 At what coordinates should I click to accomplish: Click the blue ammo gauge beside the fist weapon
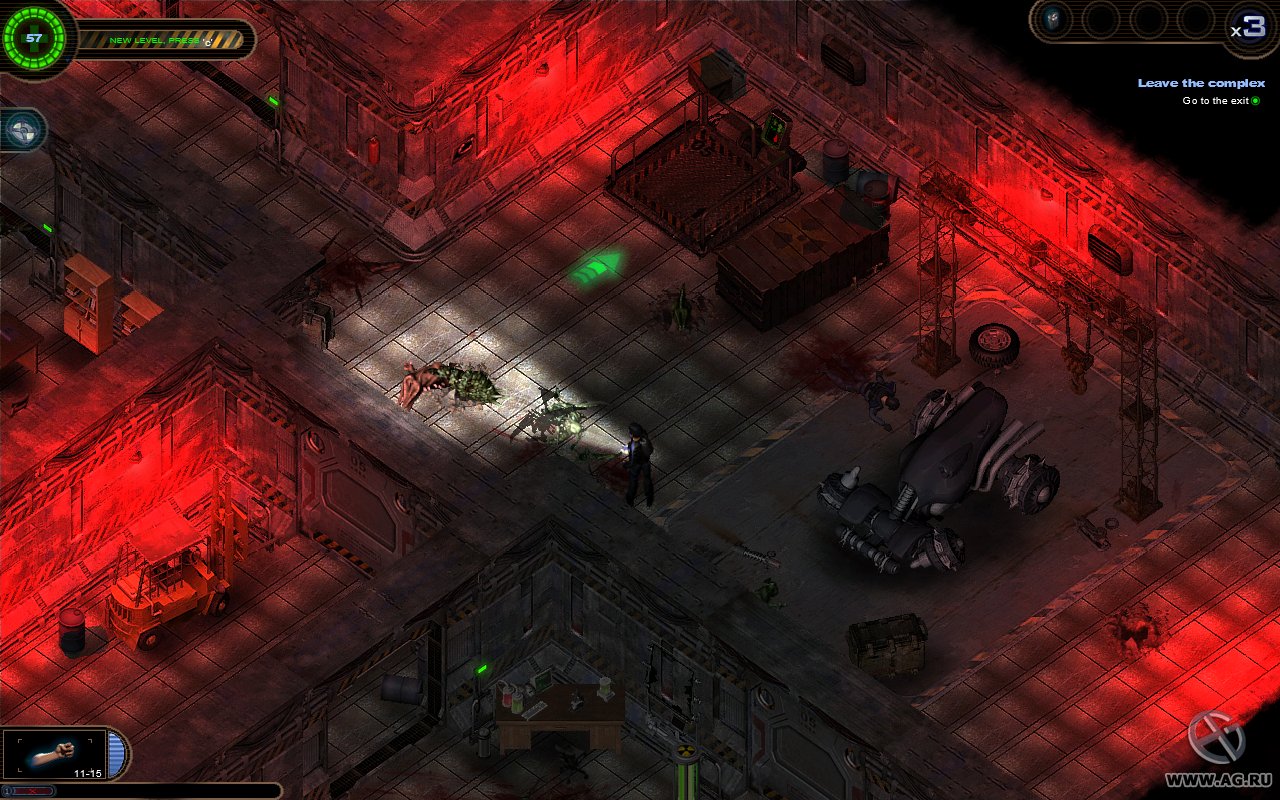click(x=117, y=753)
